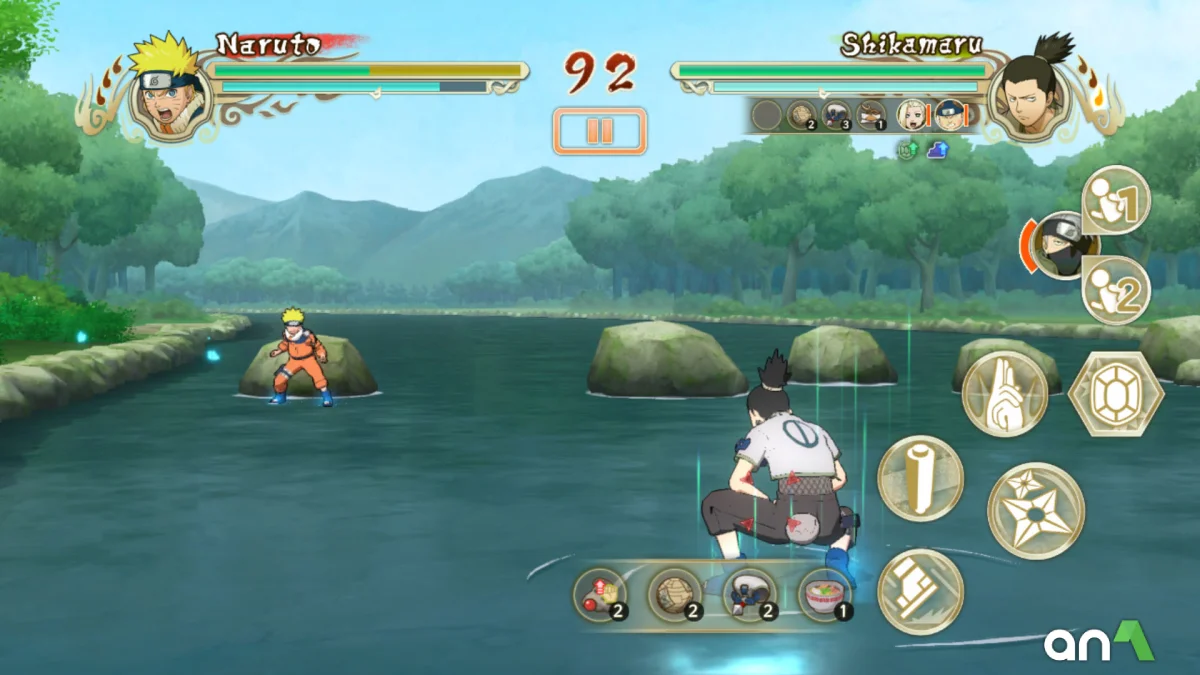Tap Naruto's portrait on the HUD

point(169,93)
